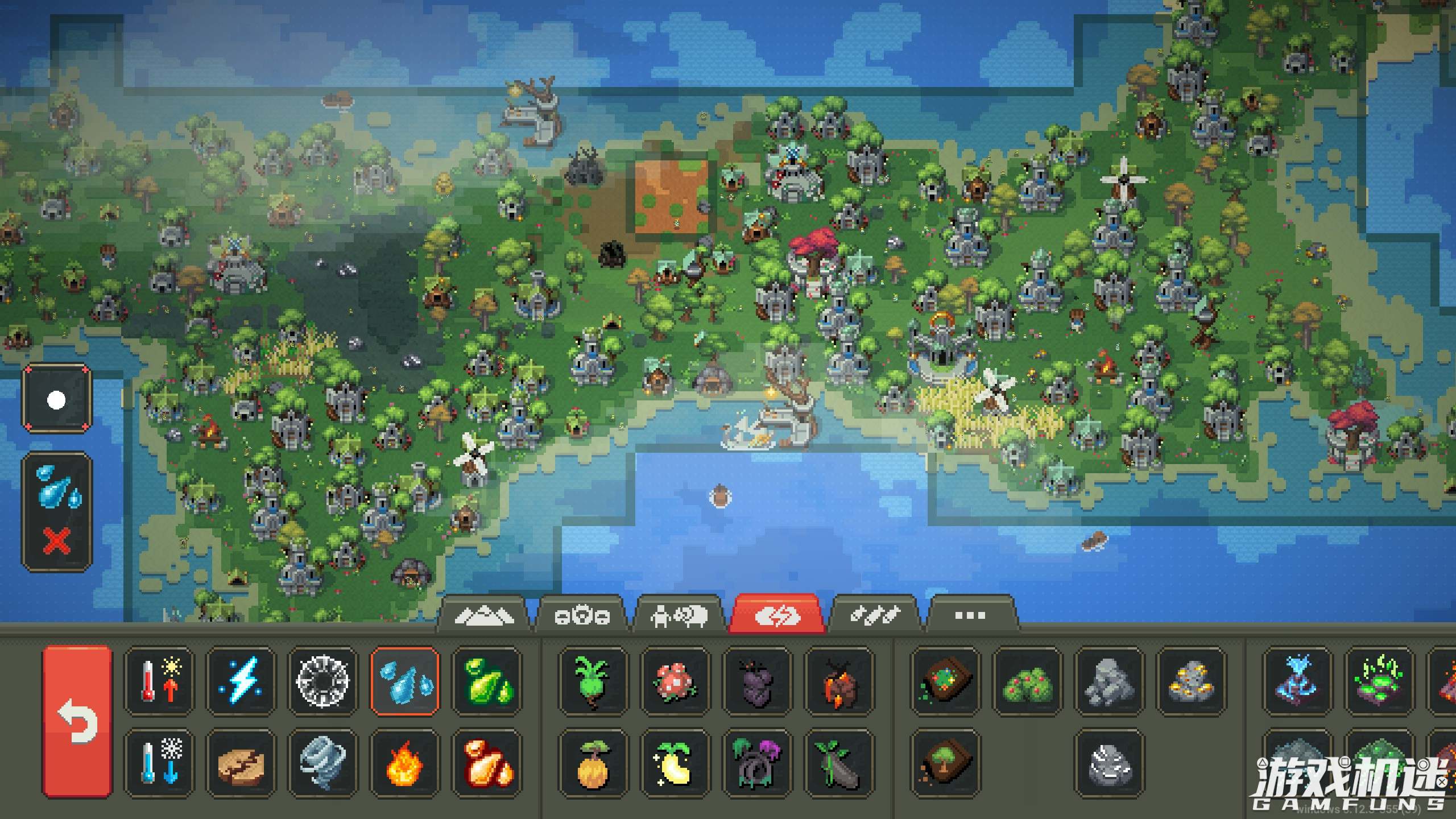Open the bombs and explosives tab
The height and width of the screenshot is (819, 1456).
[x=874, y=615]
